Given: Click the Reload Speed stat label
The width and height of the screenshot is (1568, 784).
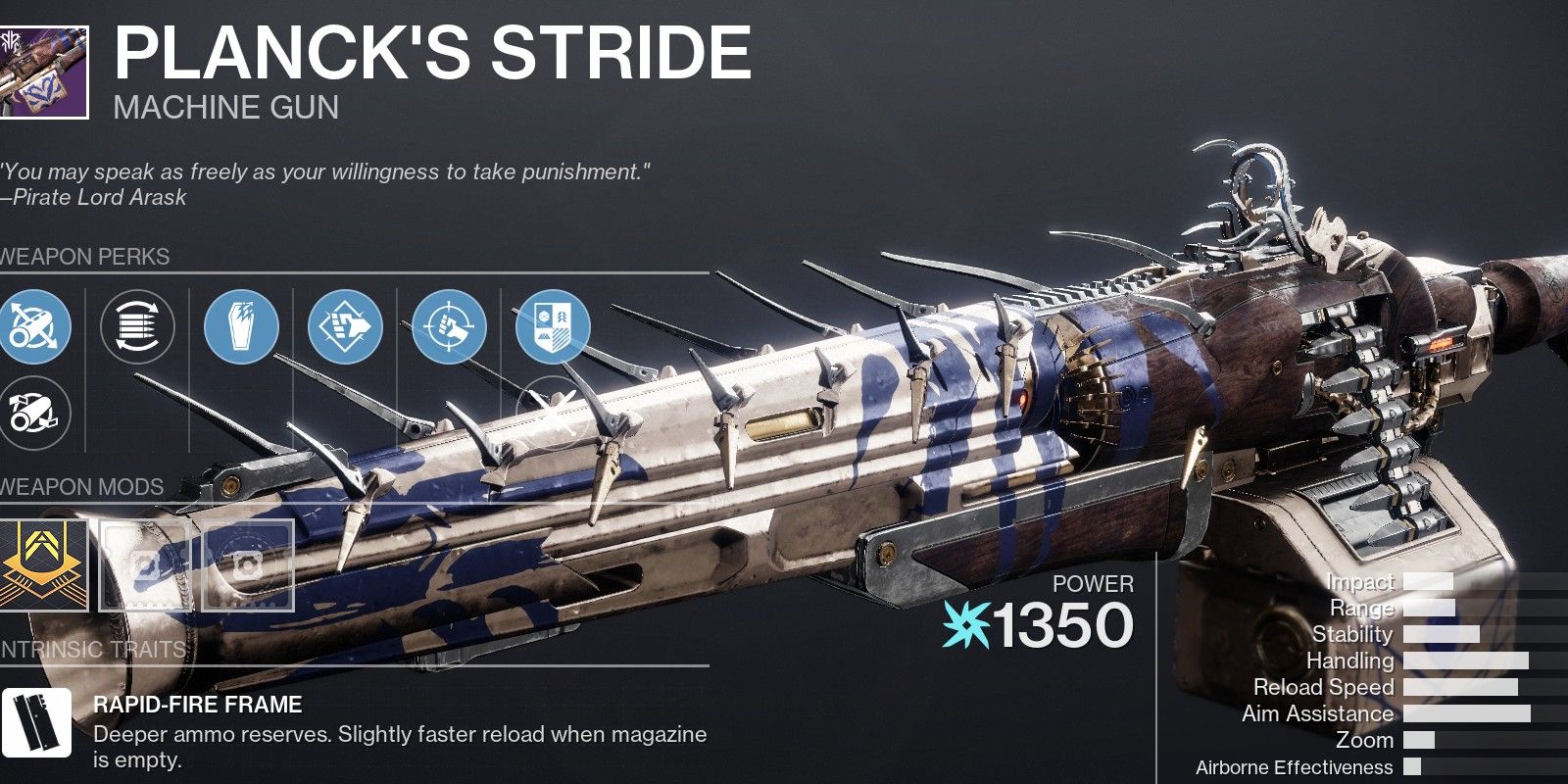Looking at the screenshot, I should click(1325, 686).
